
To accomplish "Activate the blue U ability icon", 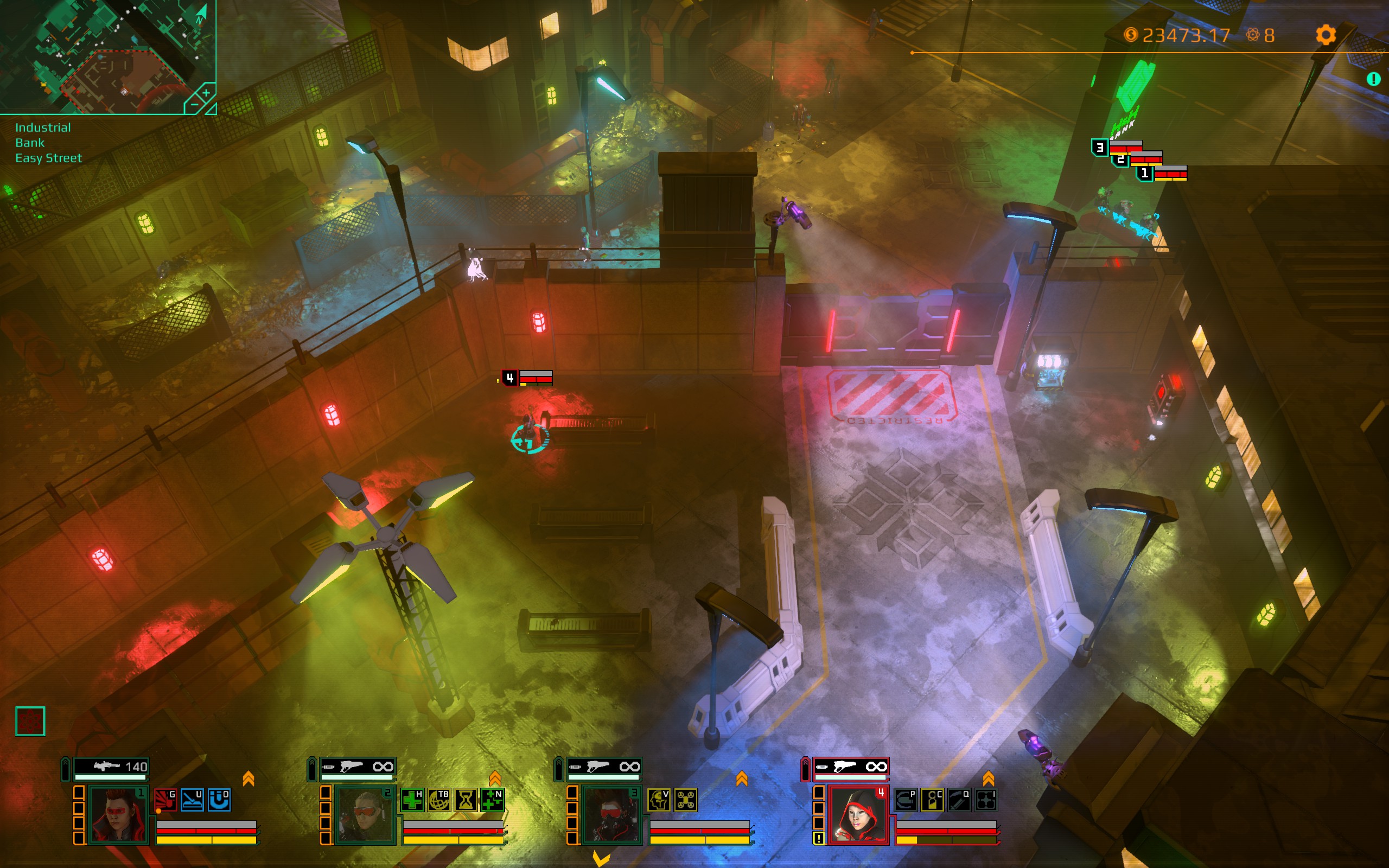I will pyautogui.click(x=192, y=800).
